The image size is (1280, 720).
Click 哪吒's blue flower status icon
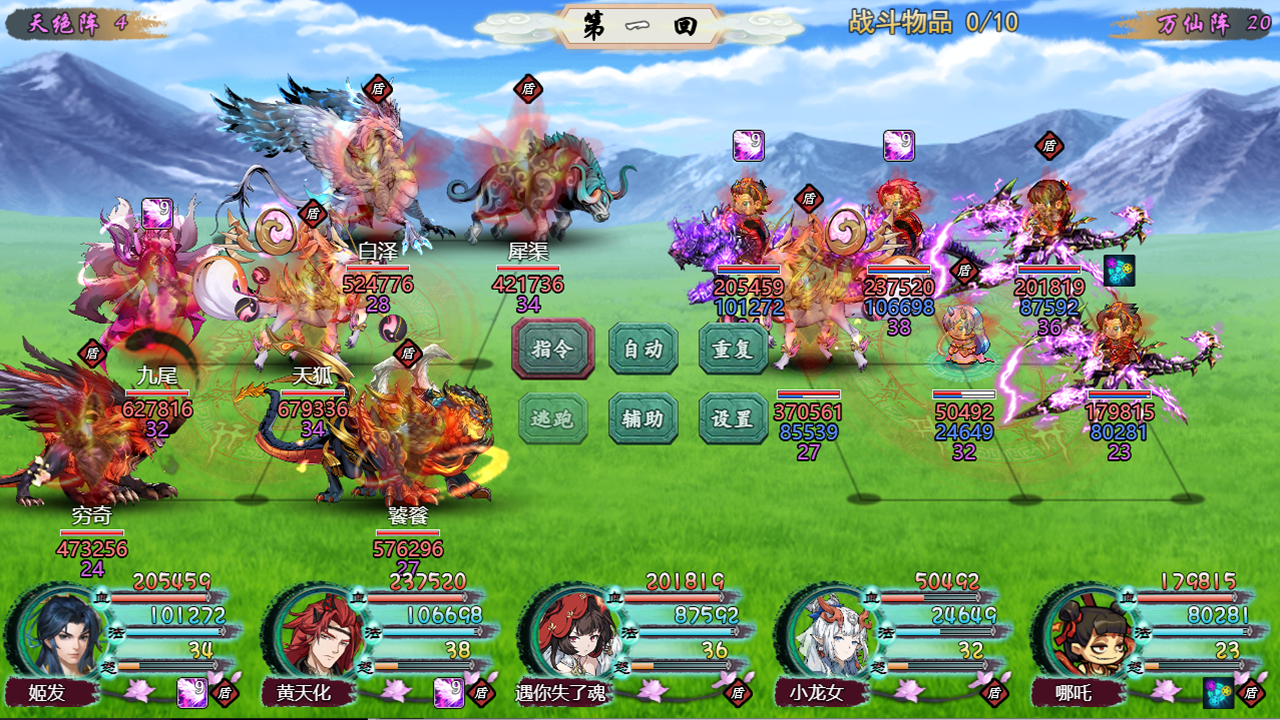pos(1217,692)
